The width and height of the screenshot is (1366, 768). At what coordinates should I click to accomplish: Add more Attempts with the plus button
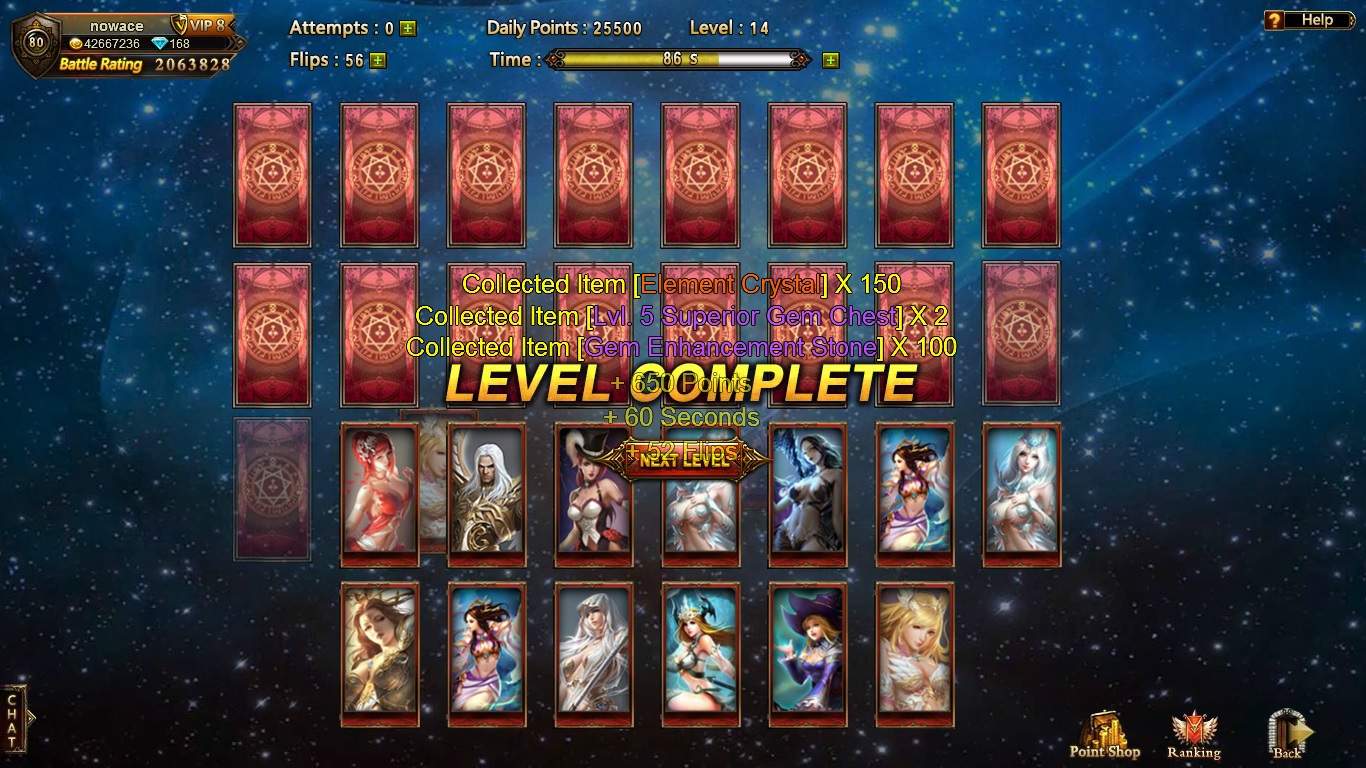pos(407,29)
